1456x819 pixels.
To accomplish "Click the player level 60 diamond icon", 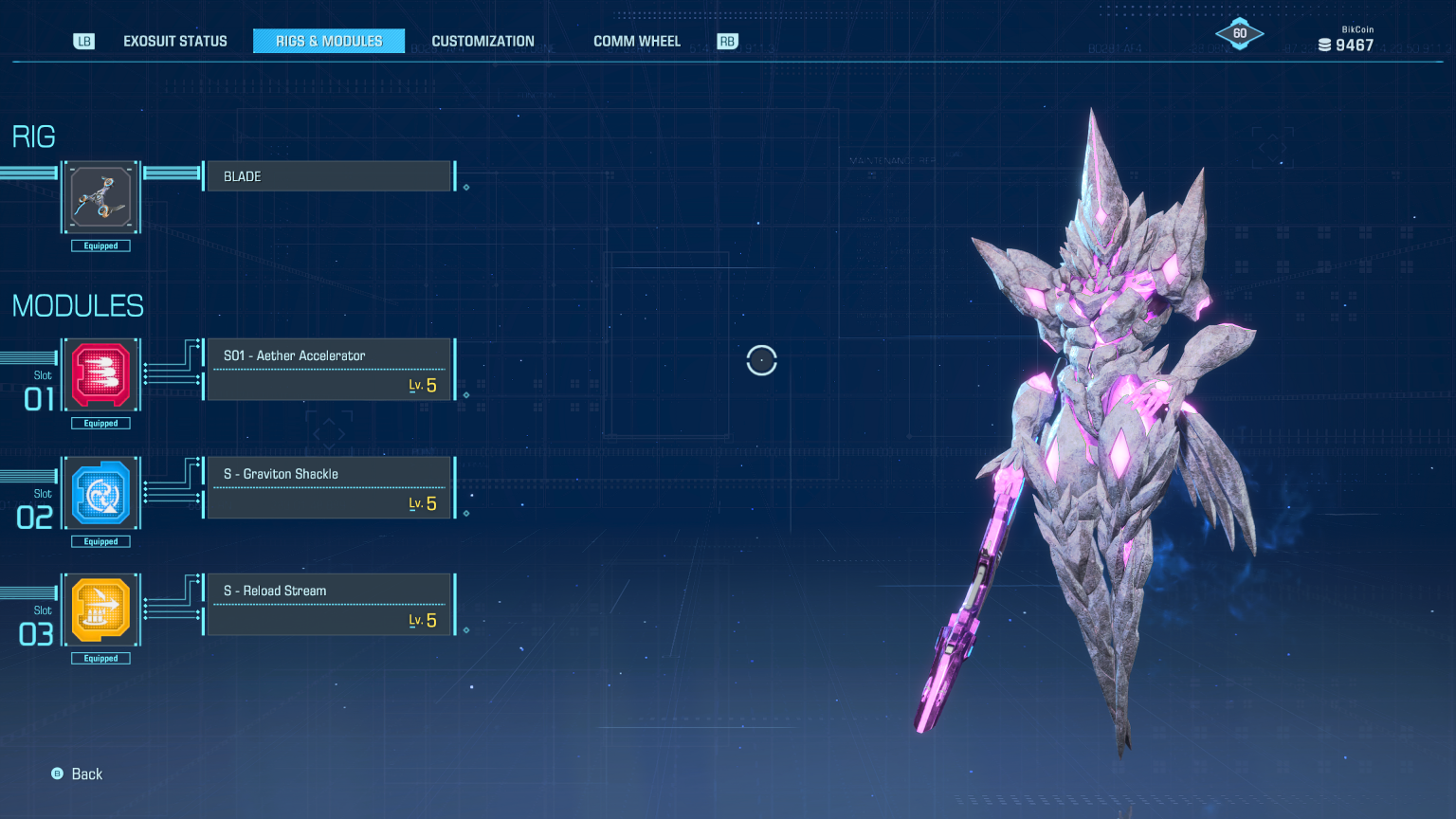I will [x=1239, y=31].
